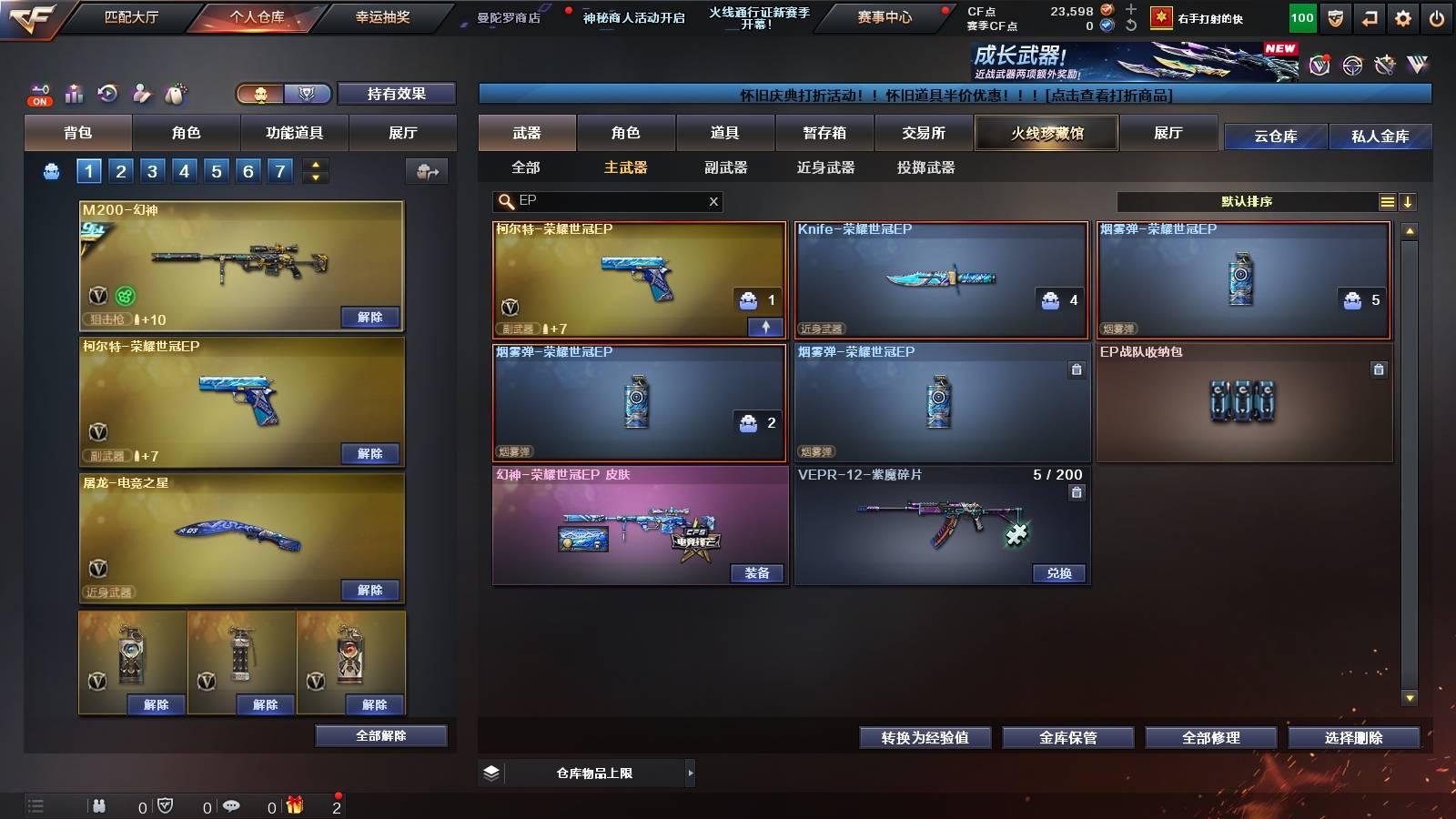Image resolution: width=1456 pixels, height=819 pixels.
Task: Click the list-view icon beside 默认排序
Action: point(1387,202)
